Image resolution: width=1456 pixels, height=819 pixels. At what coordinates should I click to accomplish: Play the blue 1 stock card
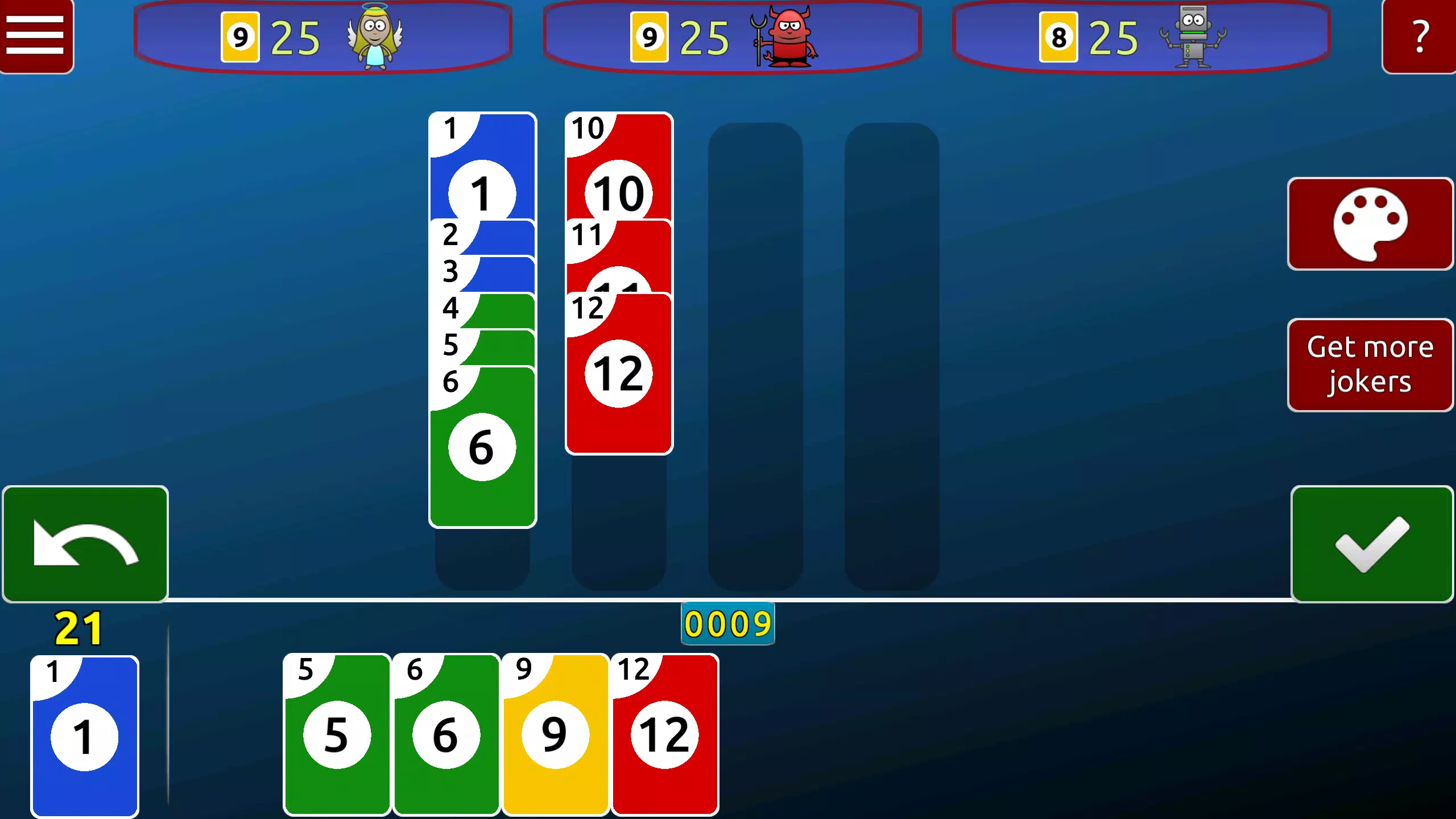[x=85, y=737]
